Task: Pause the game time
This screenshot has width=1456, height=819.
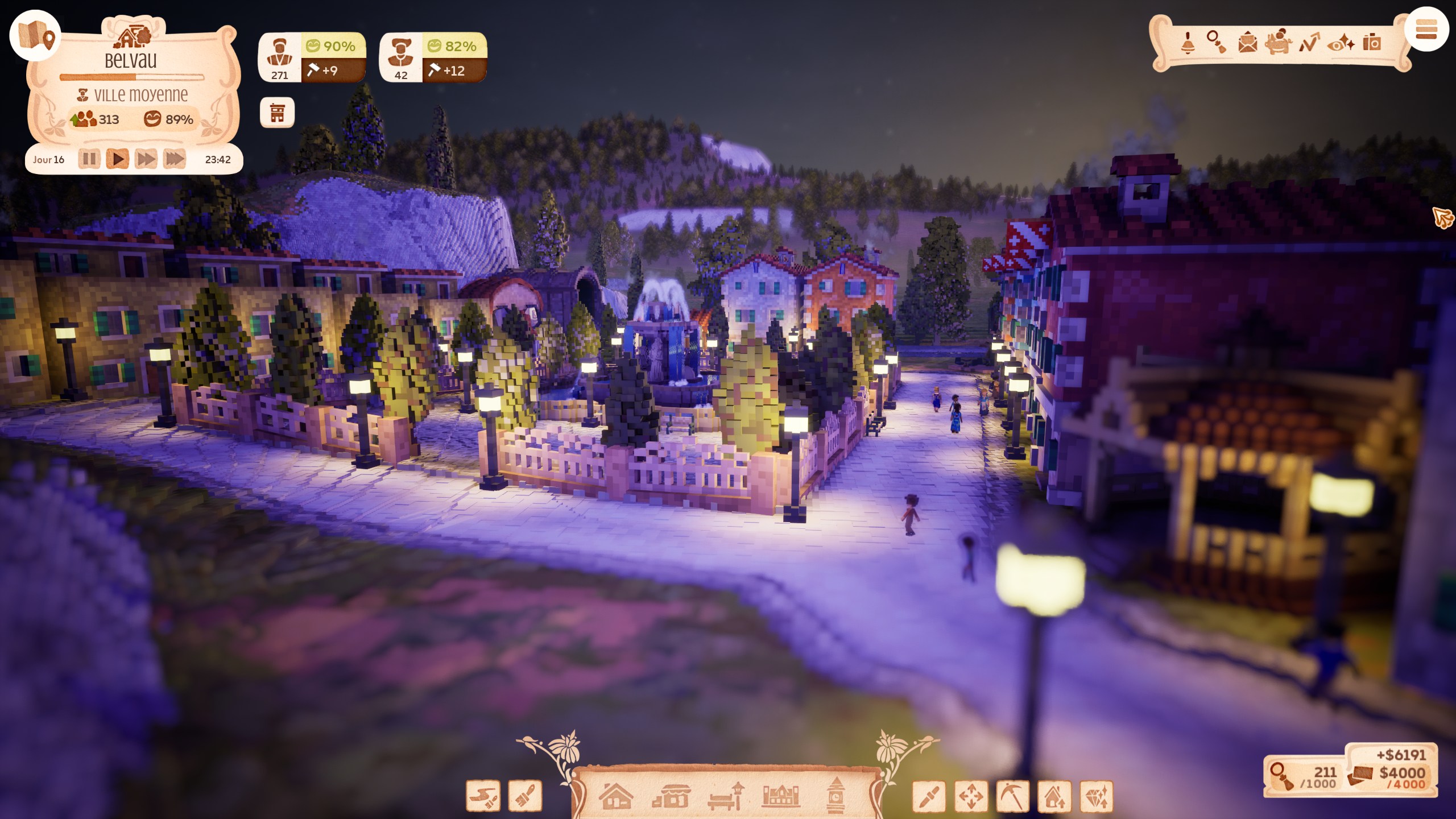Action: 89,159
